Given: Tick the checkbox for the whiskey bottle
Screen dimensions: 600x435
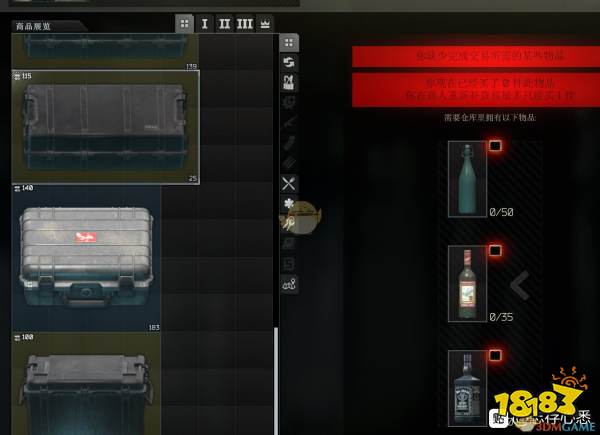Looking at the screenshot, I should coord(495,355).
